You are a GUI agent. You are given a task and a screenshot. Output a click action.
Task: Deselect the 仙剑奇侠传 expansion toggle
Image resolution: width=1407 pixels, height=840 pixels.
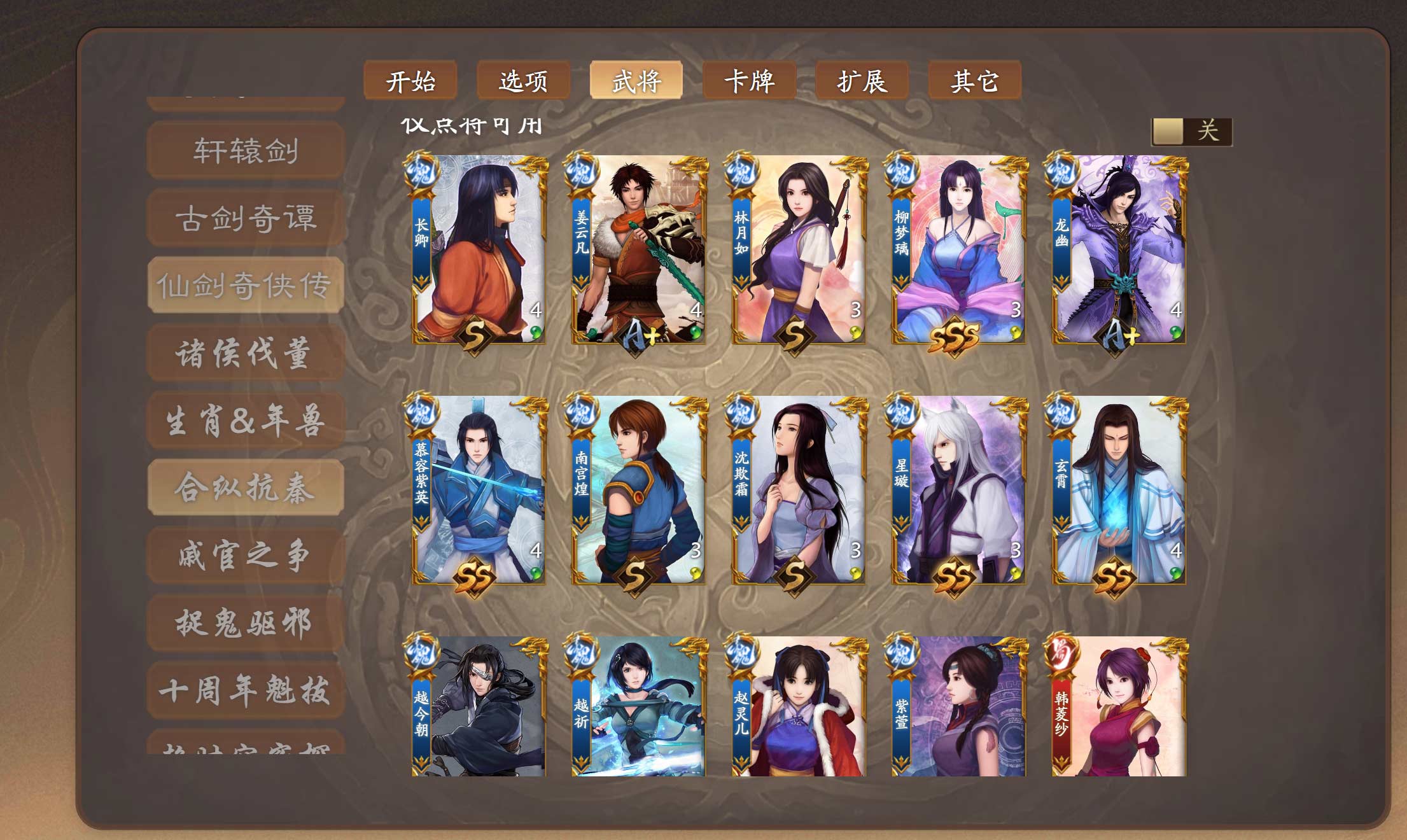(245, 286)
